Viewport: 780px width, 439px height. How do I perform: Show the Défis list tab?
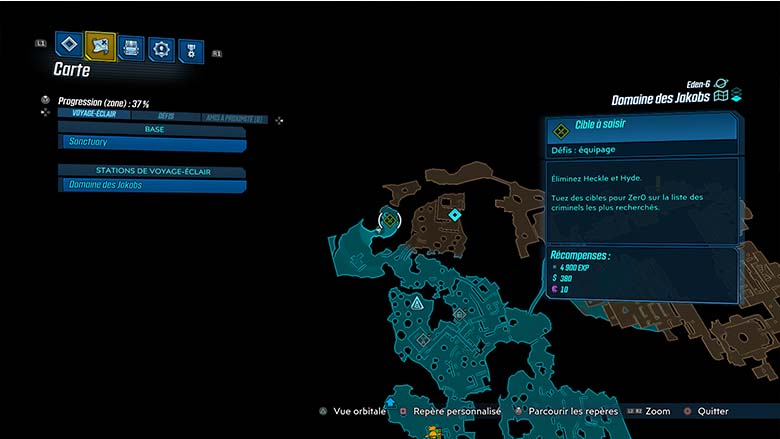166,116
